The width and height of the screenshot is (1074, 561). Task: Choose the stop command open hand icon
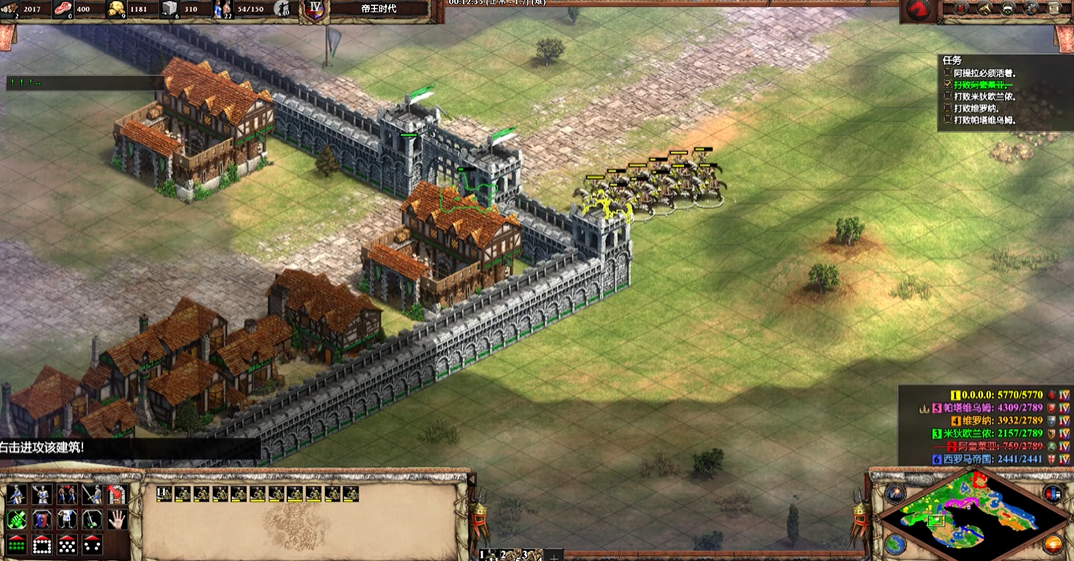pyautogui.click(x=116, y=519)
